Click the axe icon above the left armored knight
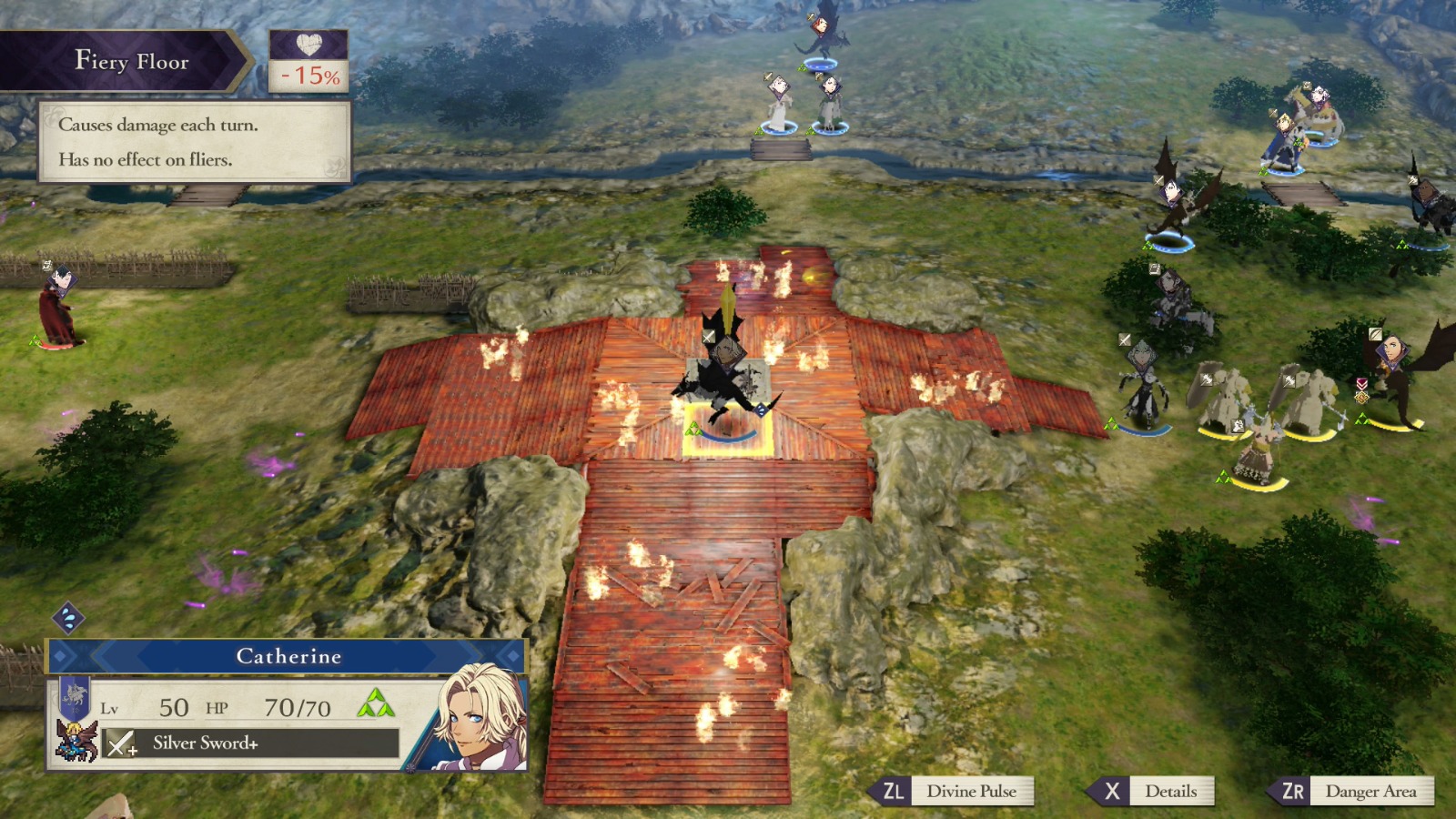Viewport: 1456px width, 819px height. (1207, 379)
